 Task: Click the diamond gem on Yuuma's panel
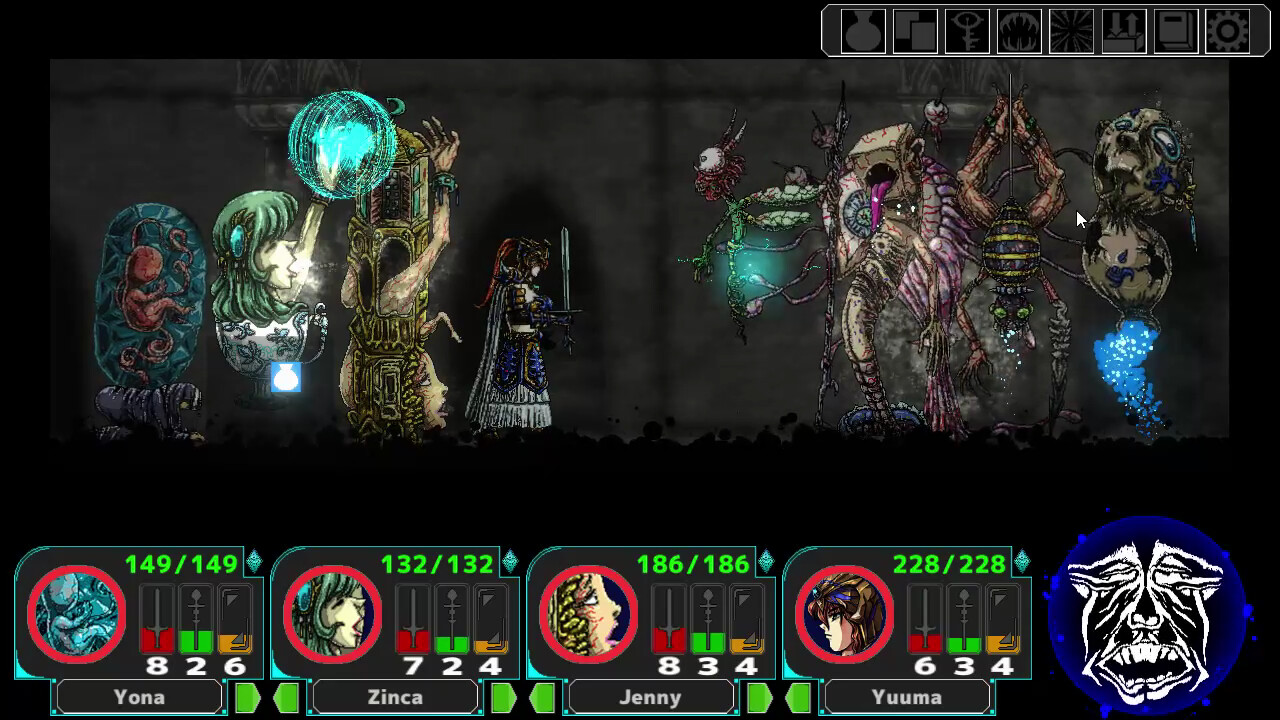coord(1021,563)
